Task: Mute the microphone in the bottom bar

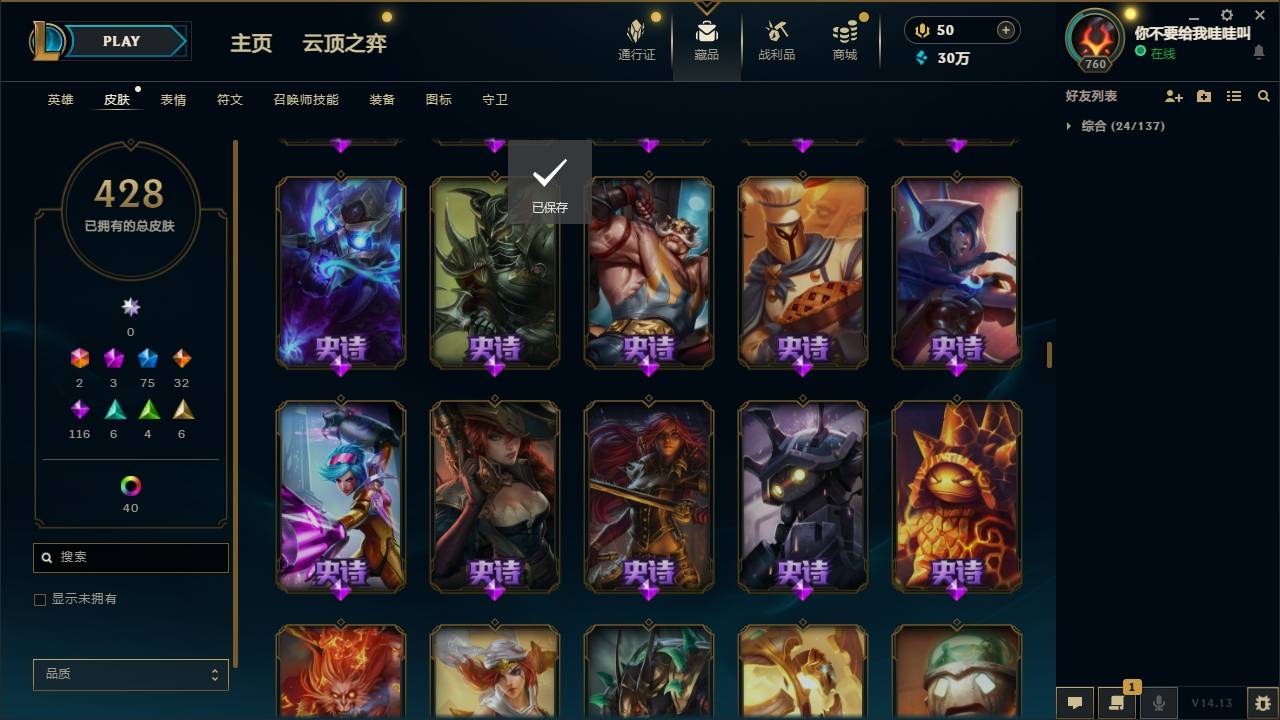Action: click(1158, 703)
